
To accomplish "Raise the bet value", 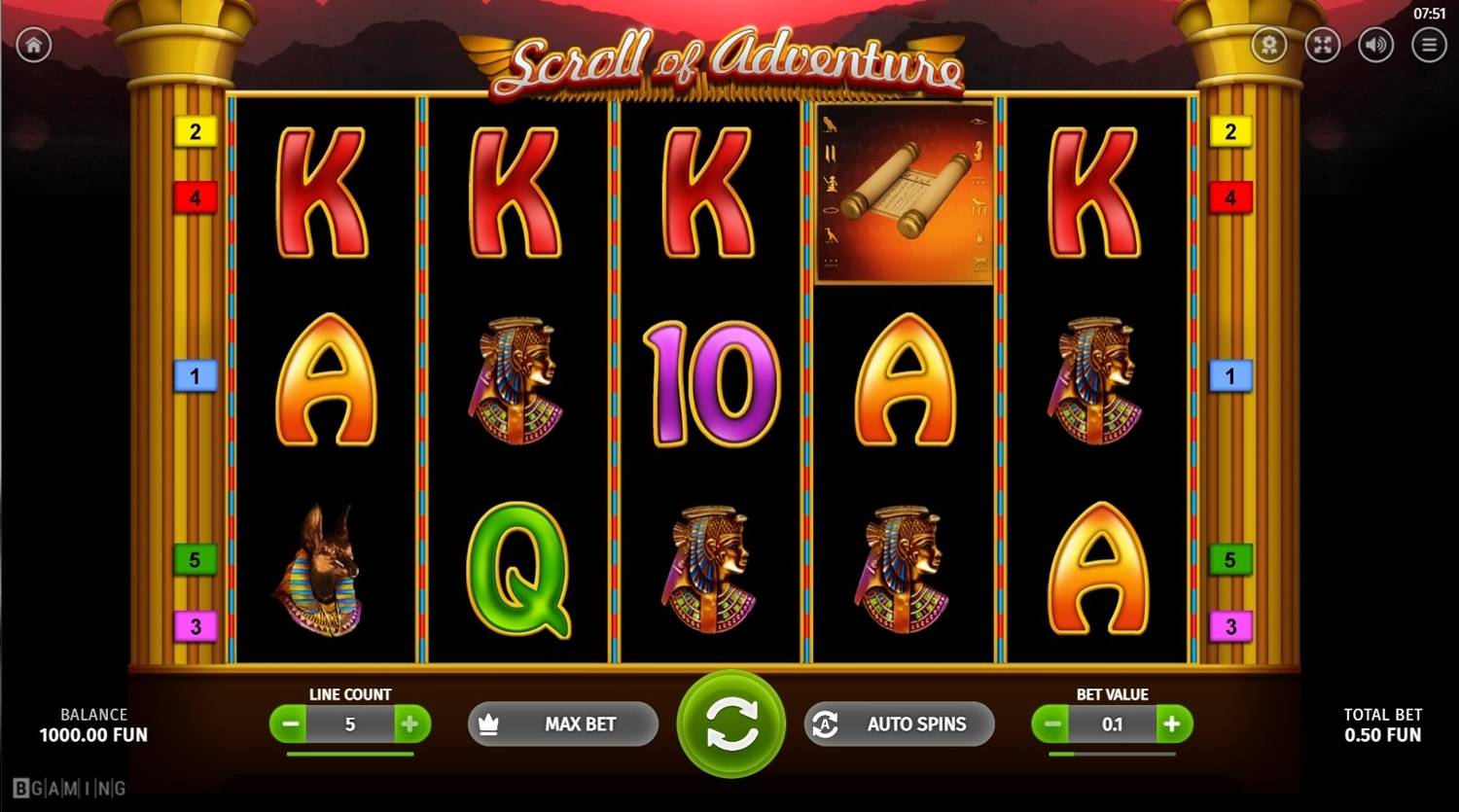I will click(x=1172, y=724).
